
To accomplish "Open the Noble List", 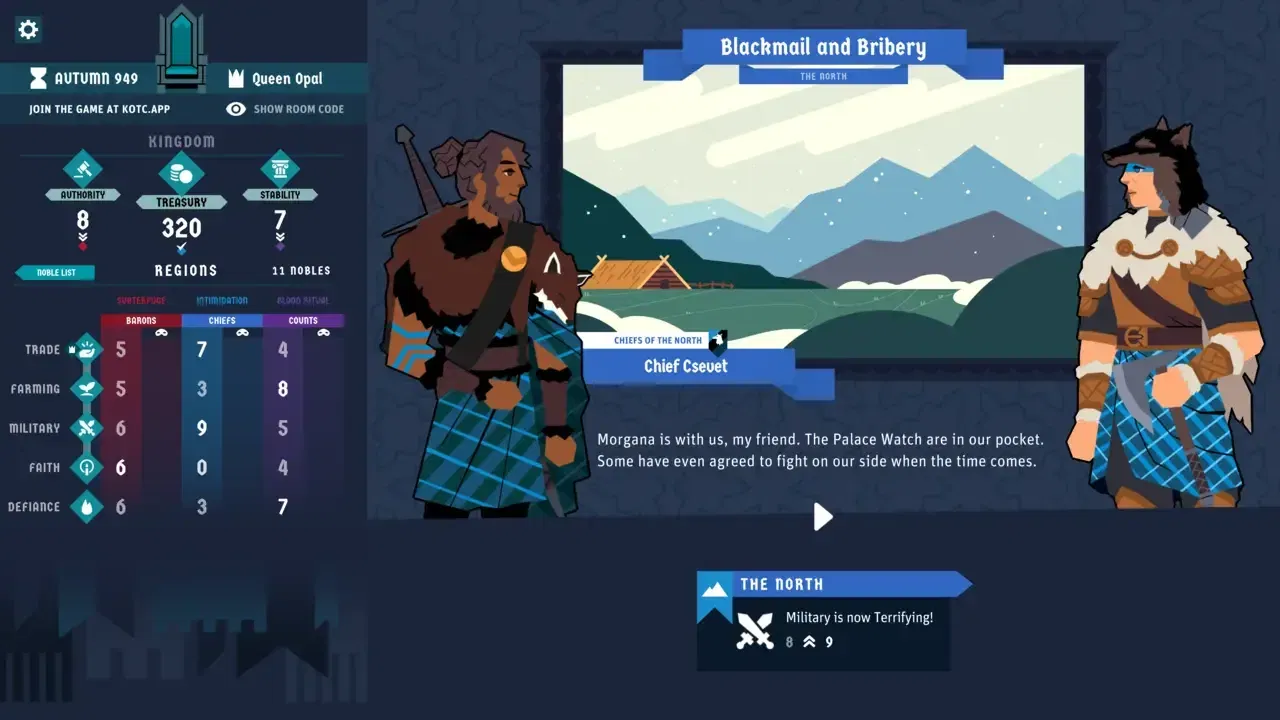I will [54, 271].
